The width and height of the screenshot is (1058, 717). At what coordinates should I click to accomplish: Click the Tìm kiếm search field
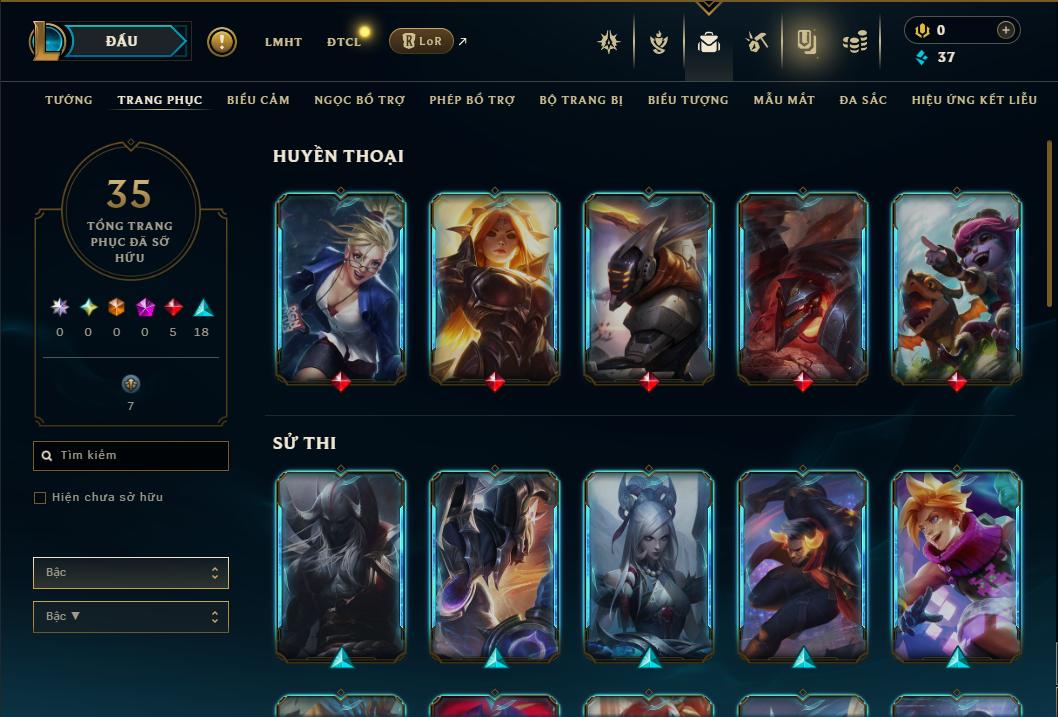coord(131,456)
